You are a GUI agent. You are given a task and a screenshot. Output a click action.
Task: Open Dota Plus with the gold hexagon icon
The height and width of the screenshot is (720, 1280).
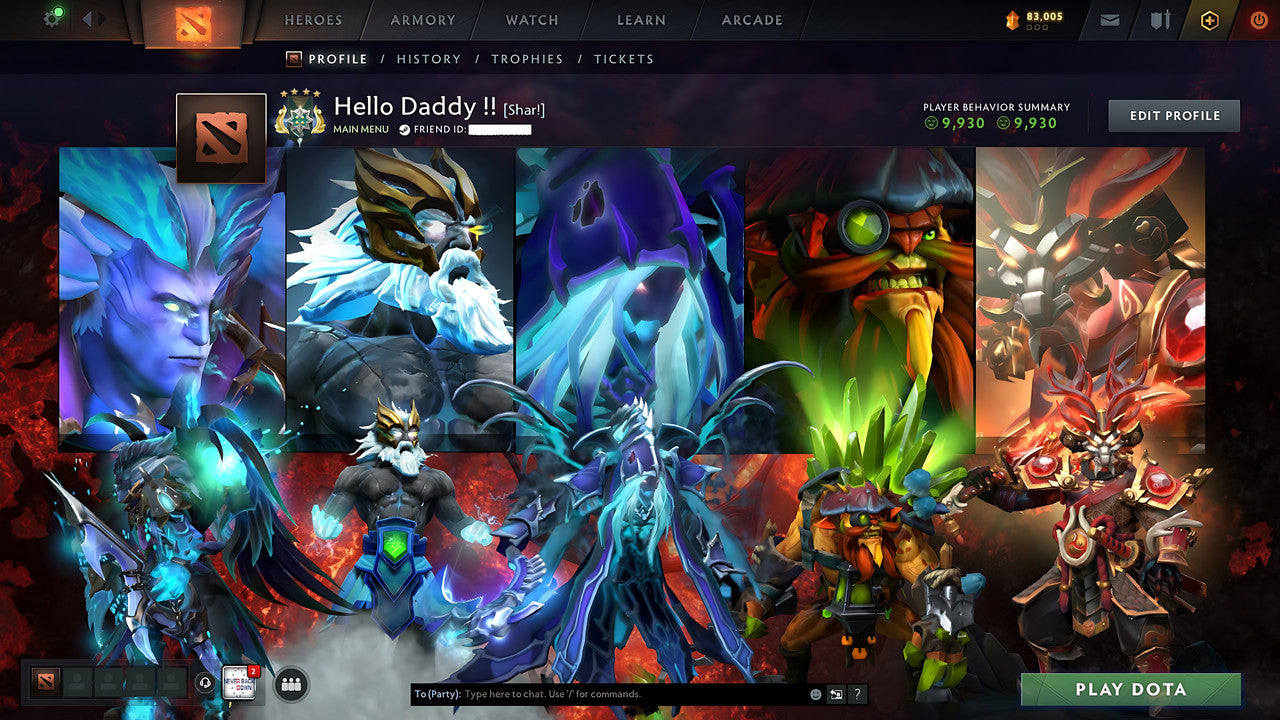(x=1209, y=20)
